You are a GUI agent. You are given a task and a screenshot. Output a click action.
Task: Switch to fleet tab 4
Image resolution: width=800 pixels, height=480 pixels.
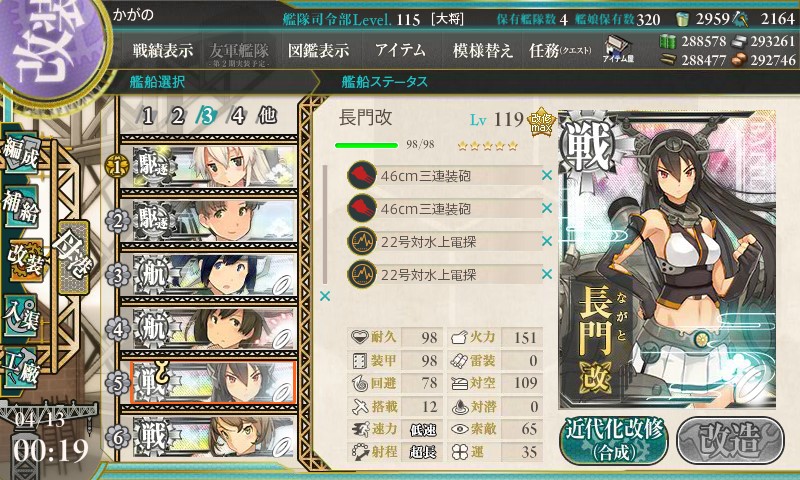[x=238, y=115]
